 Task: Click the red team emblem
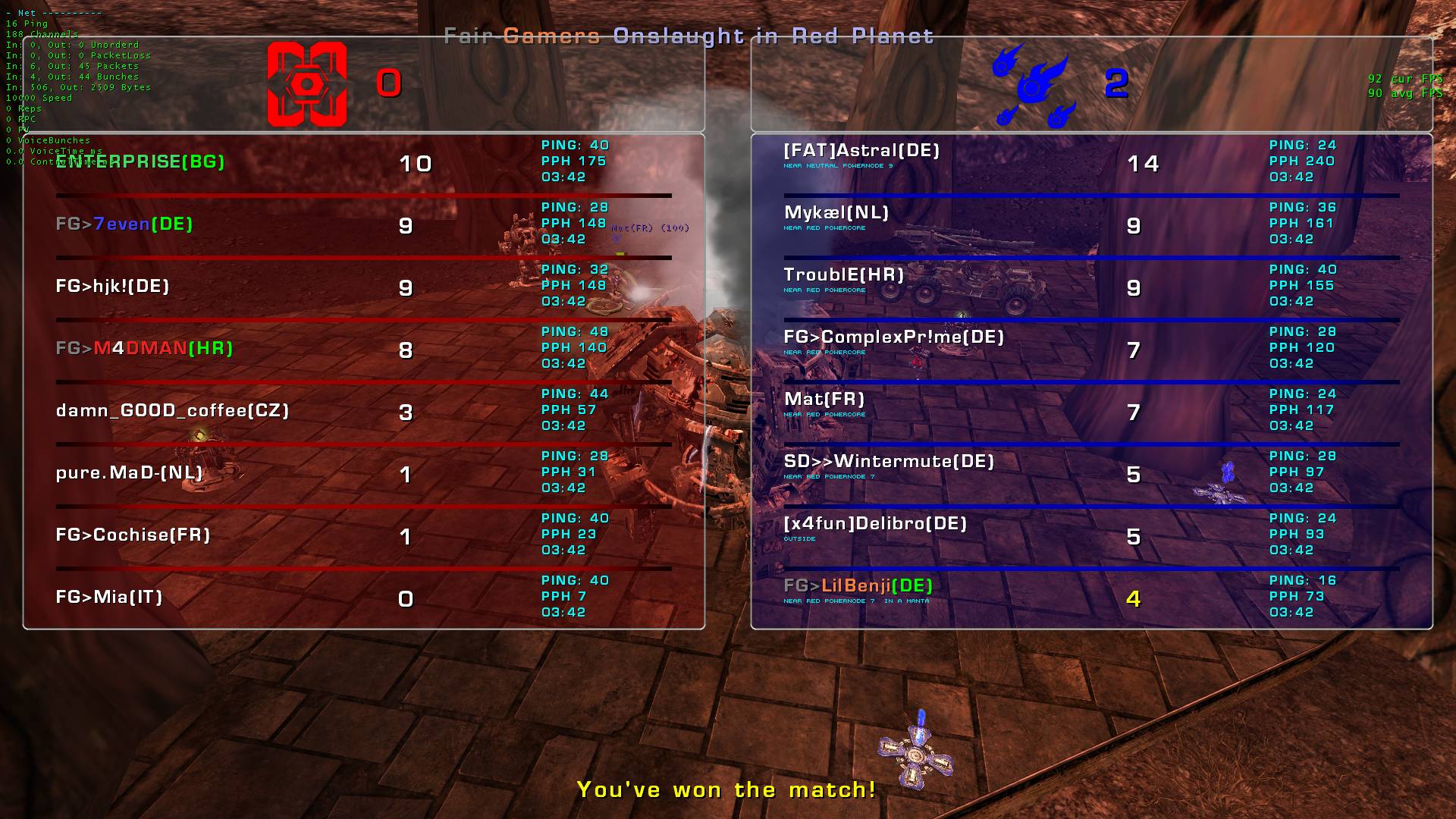(x=307, y=83)
